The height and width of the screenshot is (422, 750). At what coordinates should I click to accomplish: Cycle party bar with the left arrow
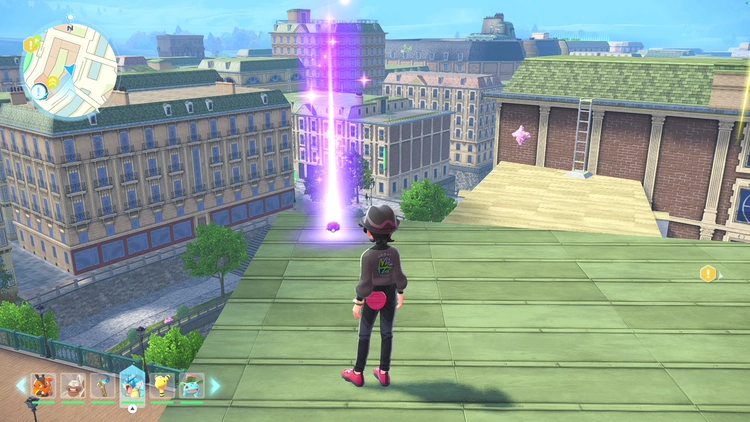point(21,385)
